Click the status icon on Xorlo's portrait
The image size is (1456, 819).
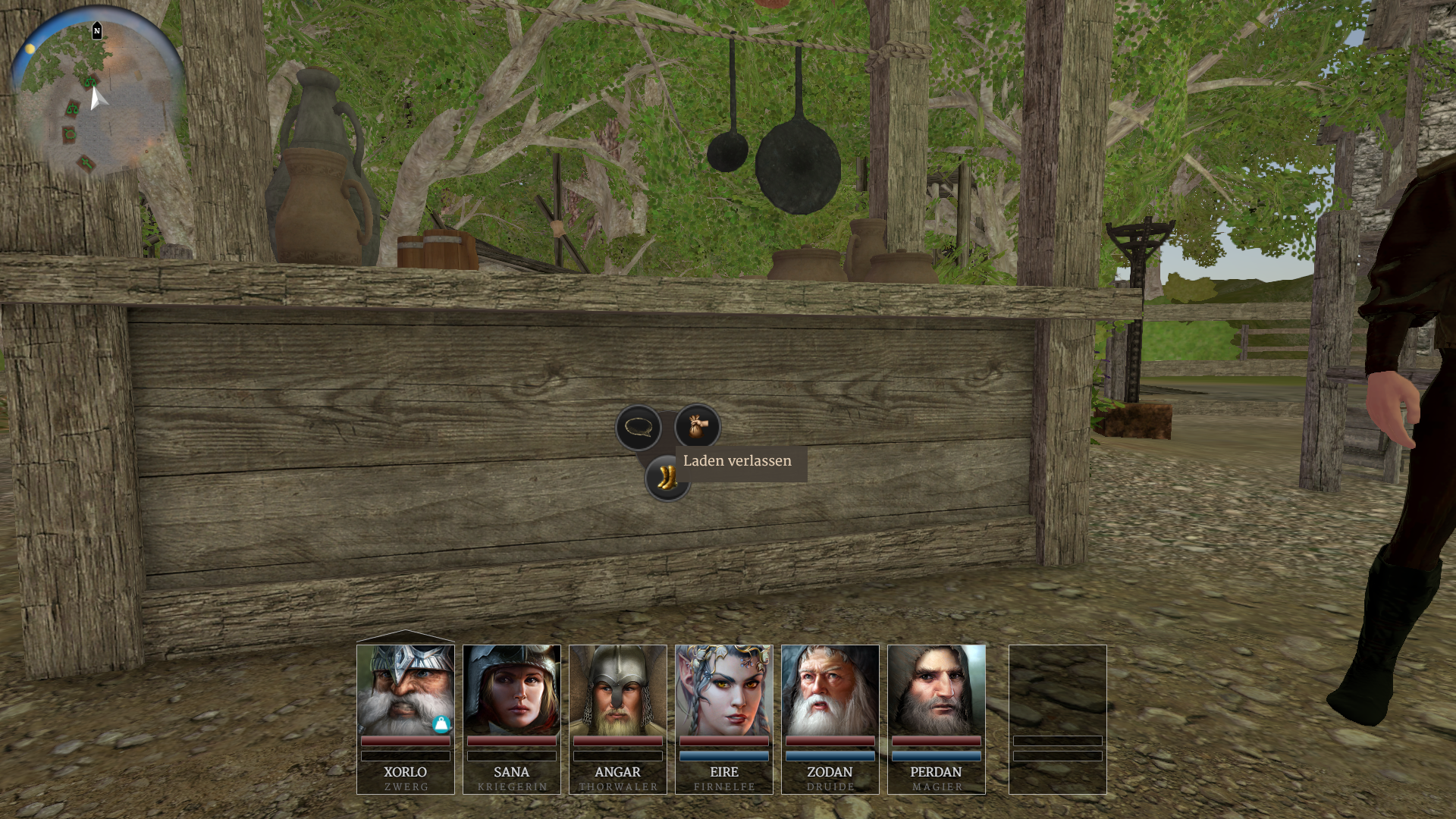(x=441, y=724)
